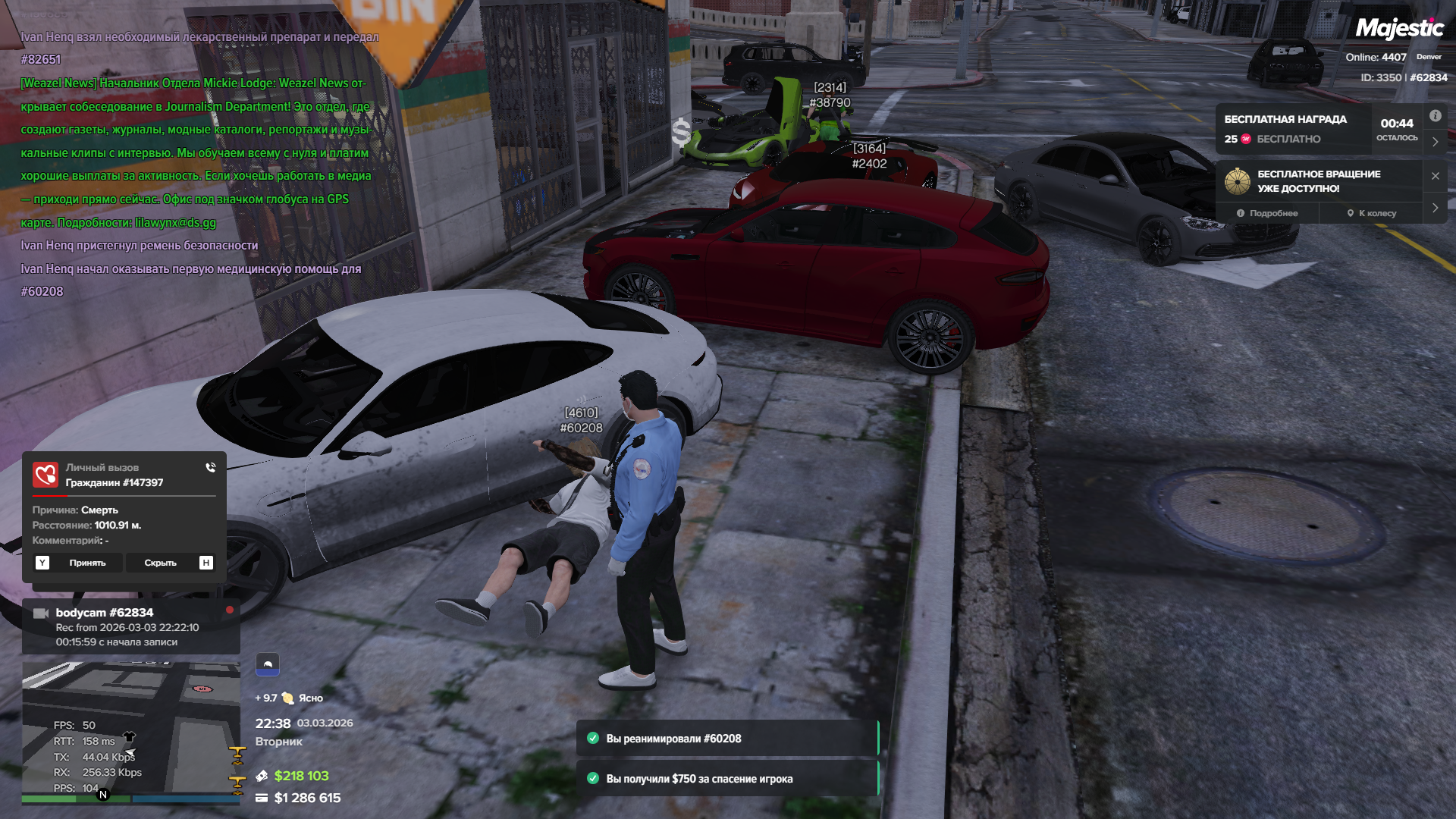The image size is (1456, 819).
Task: Click the $750 rescue reward notification
Action: click(x=726, y=779)
